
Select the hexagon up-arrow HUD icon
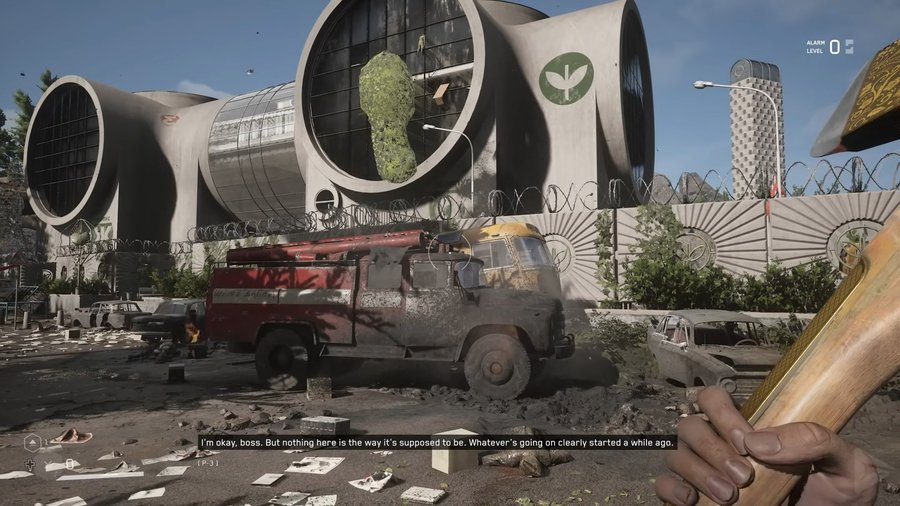pyautogui.click(x=31, y=443)
